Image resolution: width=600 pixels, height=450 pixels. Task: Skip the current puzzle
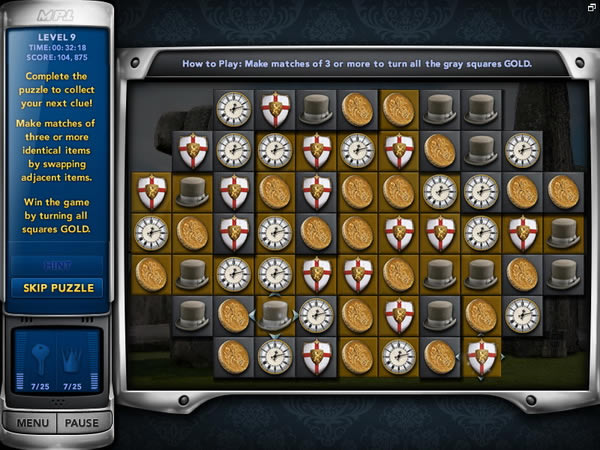coord(57,288)
